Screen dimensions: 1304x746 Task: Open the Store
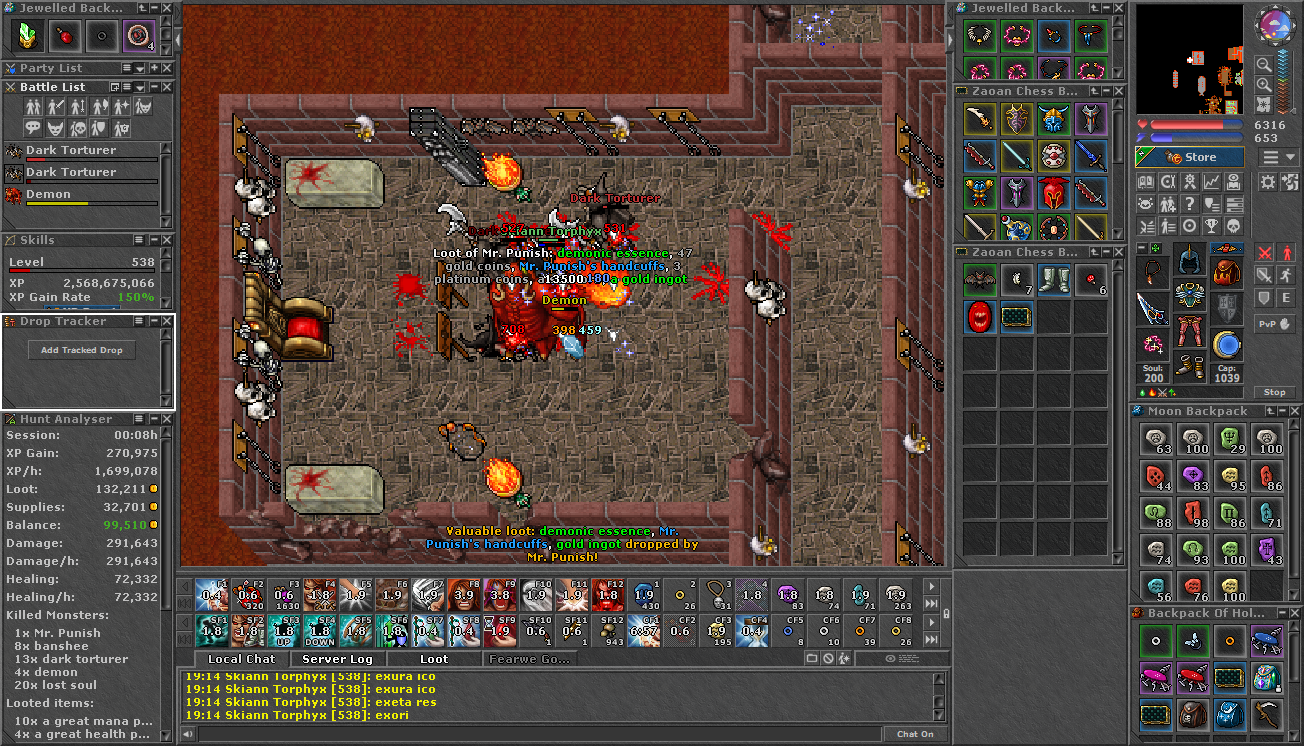[1190, 157]
